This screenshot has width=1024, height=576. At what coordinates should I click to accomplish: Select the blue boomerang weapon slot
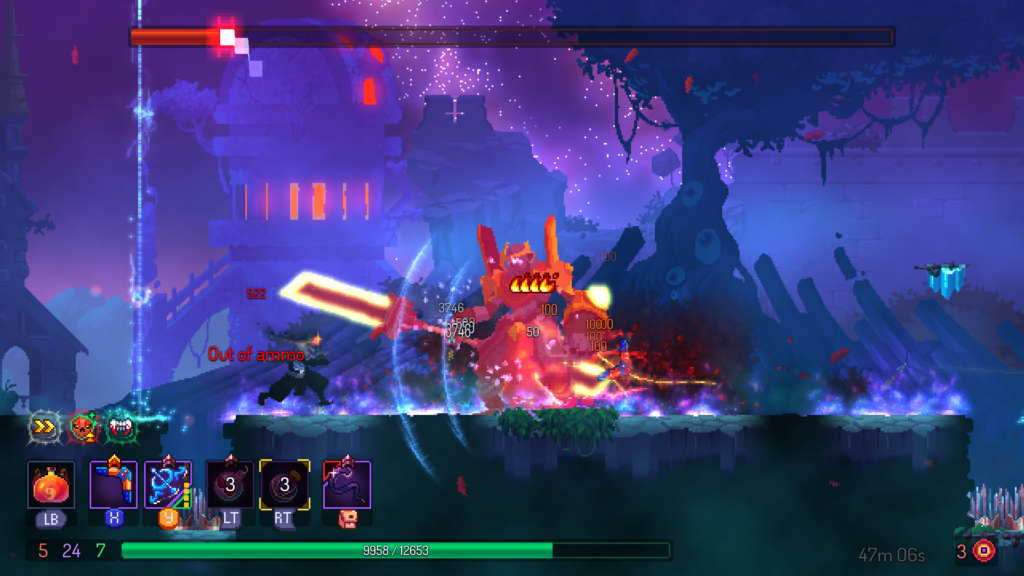(x=113, y=486)
